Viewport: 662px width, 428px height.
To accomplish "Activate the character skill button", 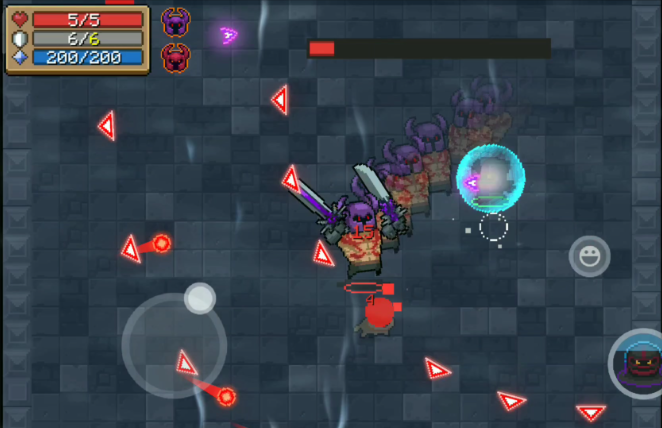I will point(640,364).
